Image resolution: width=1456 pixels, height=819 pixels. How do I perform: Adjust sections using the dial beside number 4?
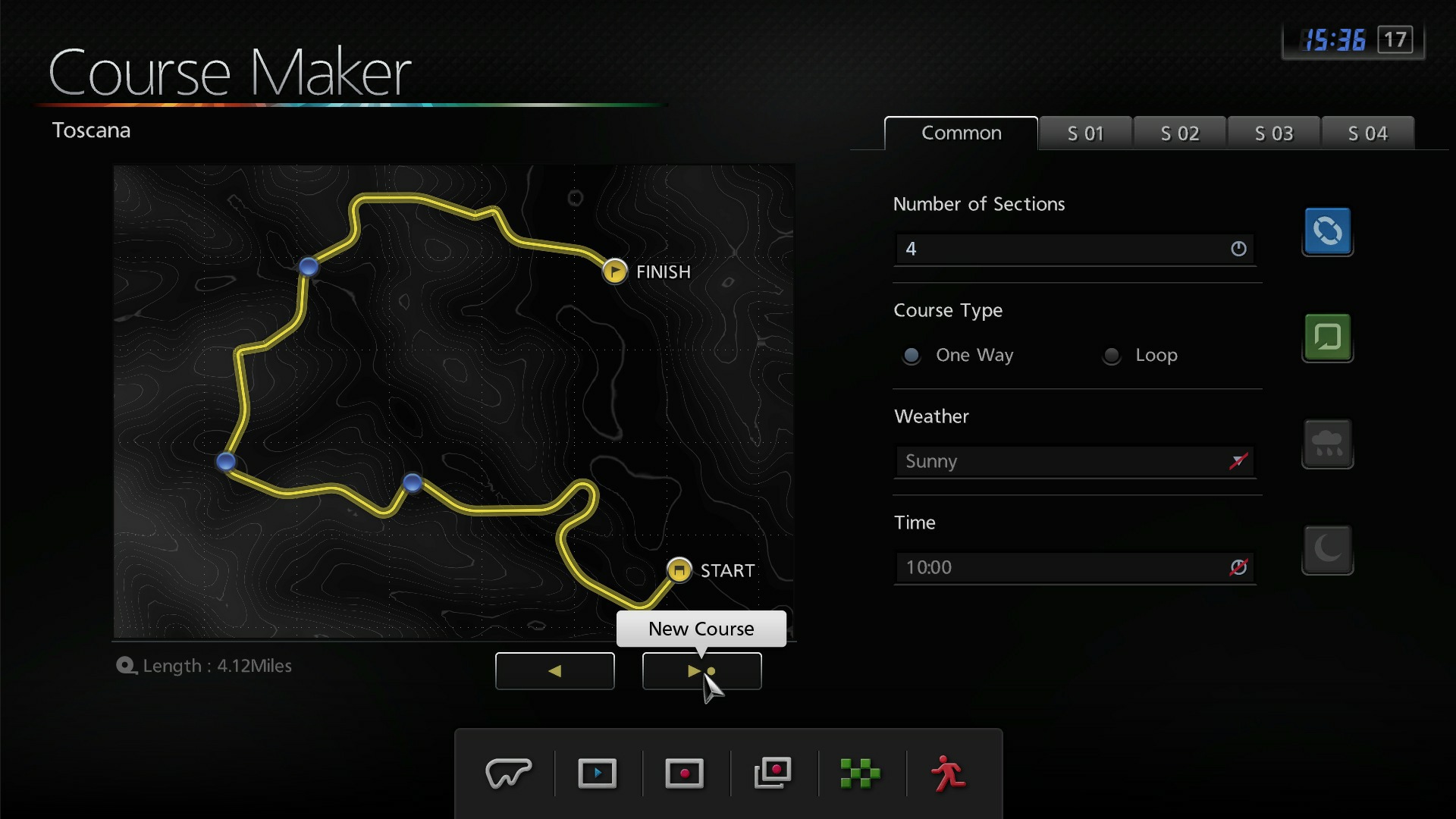(1238, 249)
